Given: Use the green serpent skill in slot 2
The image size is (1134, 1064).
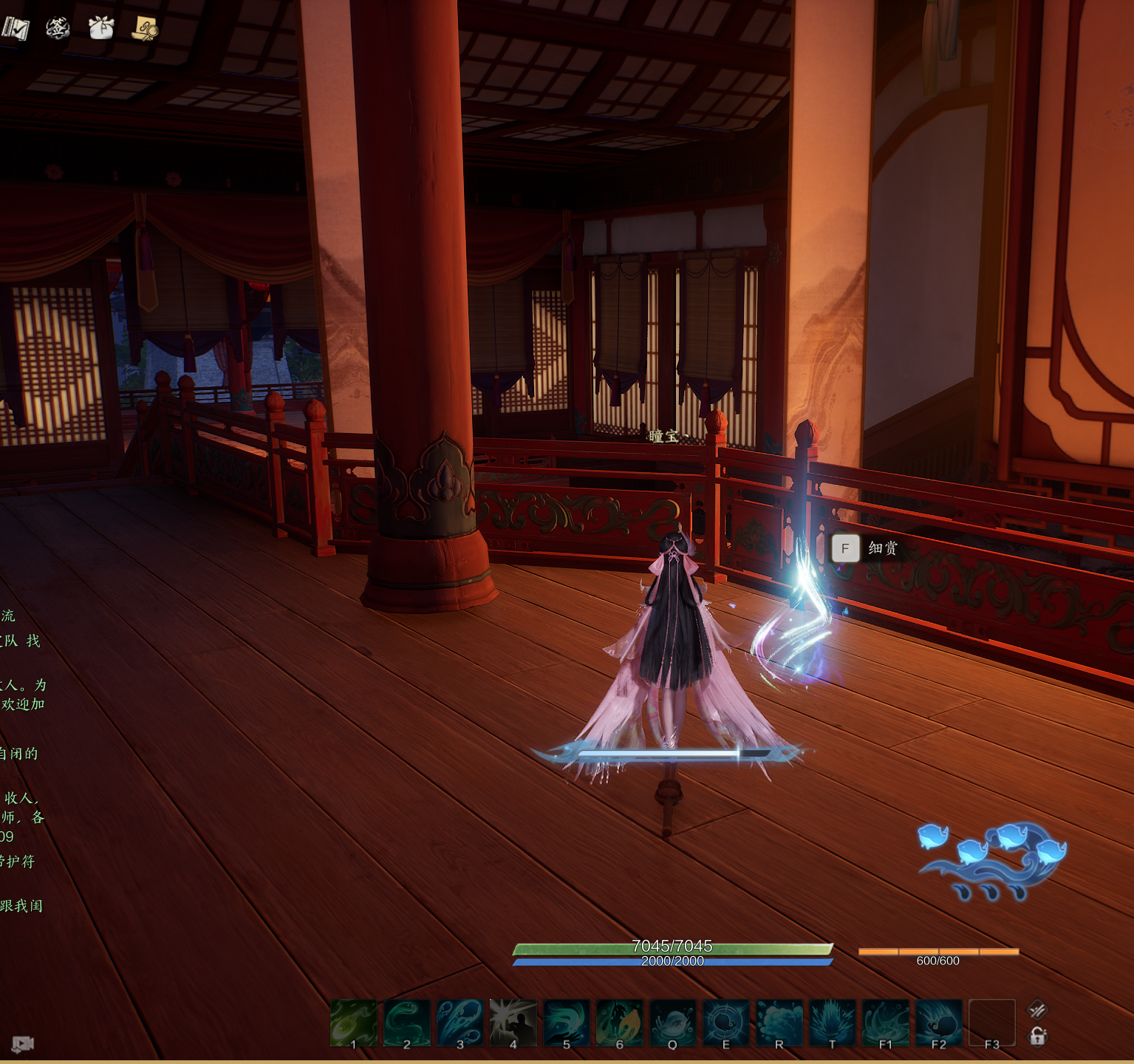Looking at the screenshot, I should pos(407,1023).
